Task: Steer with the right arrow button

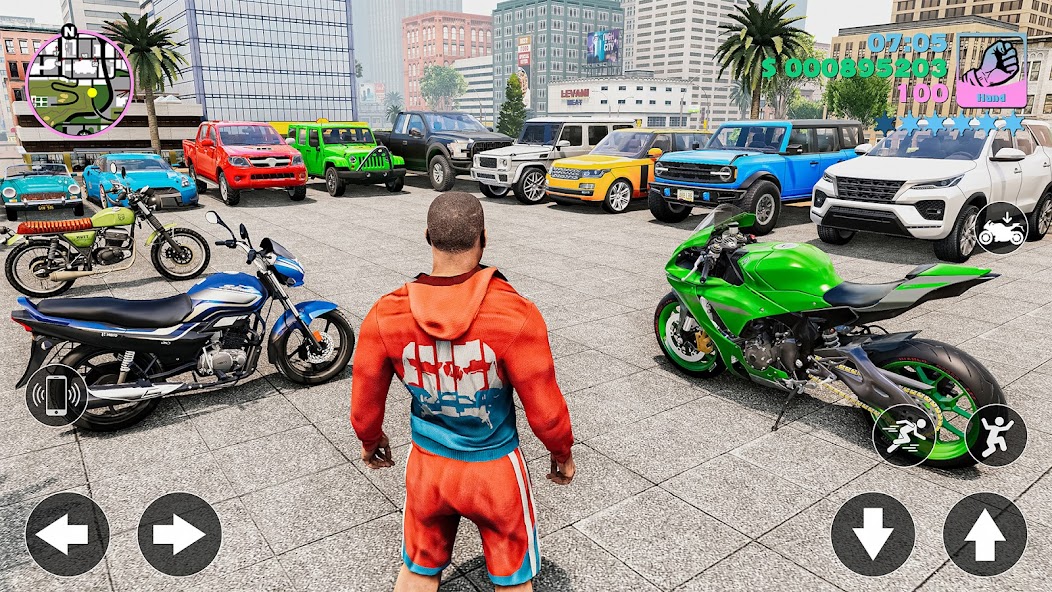Action: [179, 534]
